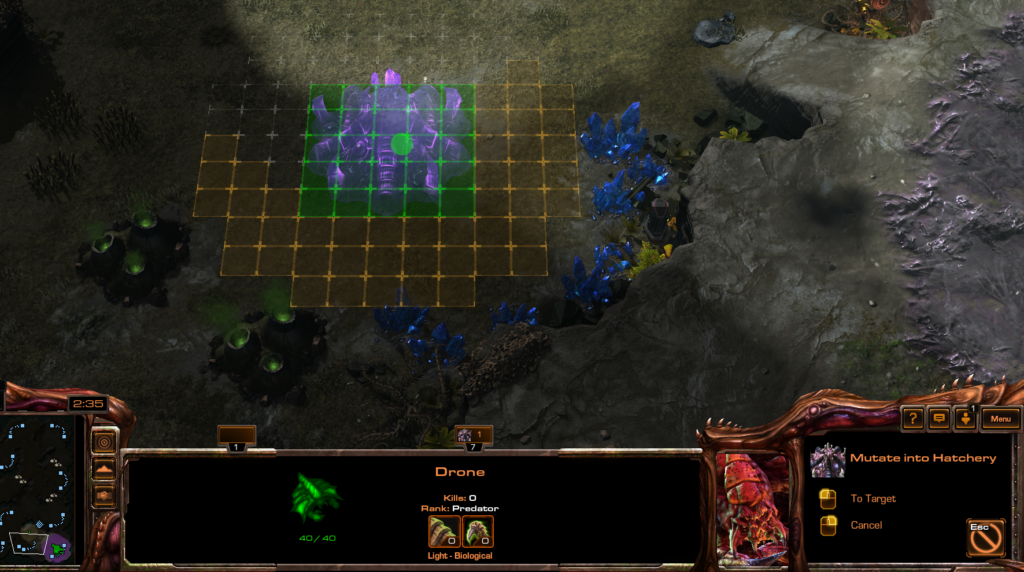Select control group 7 tab
The height and width of the screenshot is (572, 1024).
[x=473, y=437]
